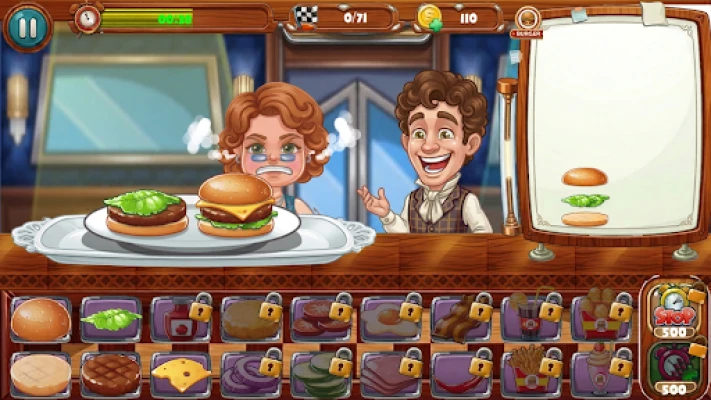
Task: Select the top bun ingredient
Action: tap(41, 319)
